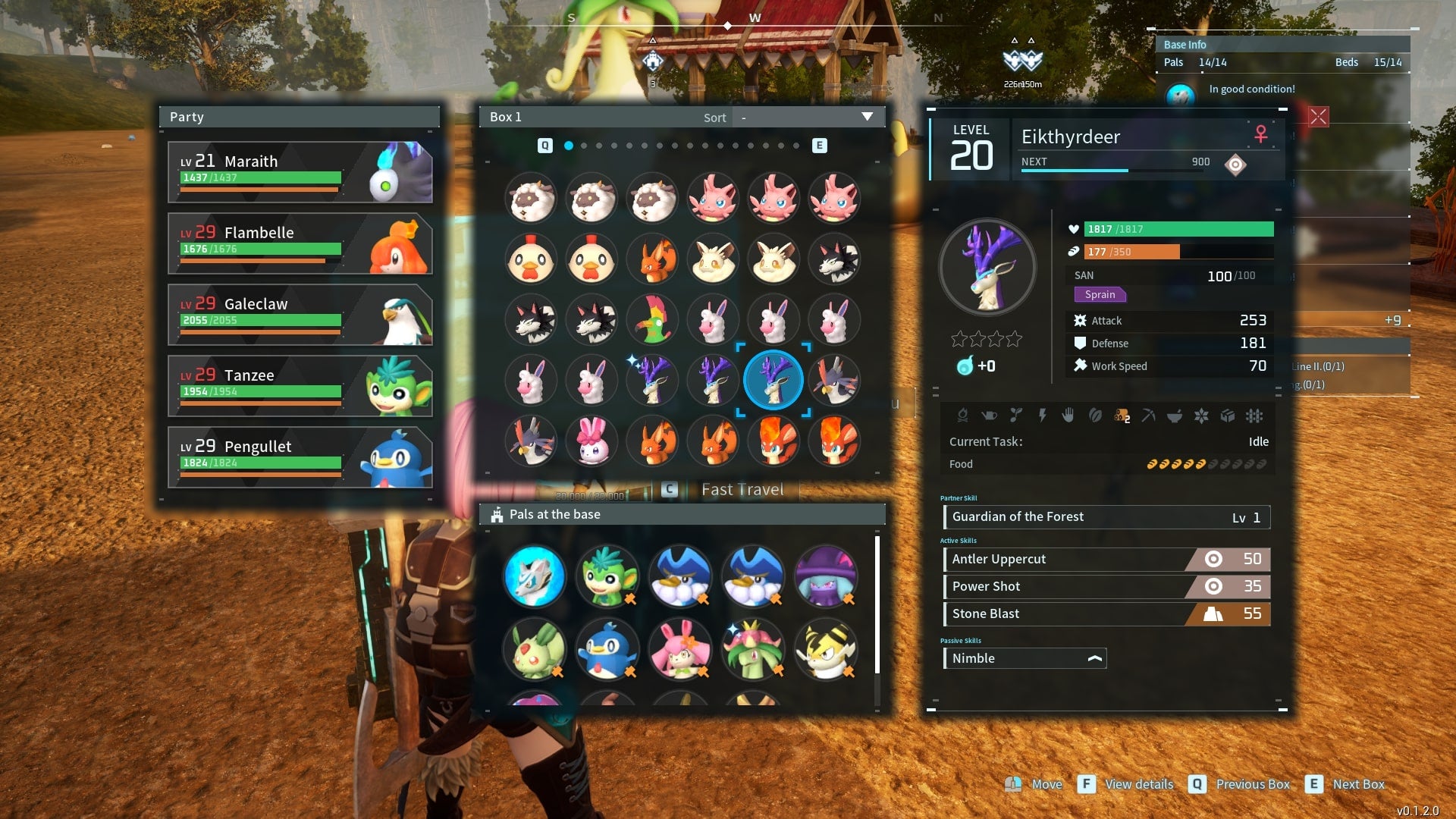Click the Lumbering level 2 suitability icon

tap(1121, 416)
